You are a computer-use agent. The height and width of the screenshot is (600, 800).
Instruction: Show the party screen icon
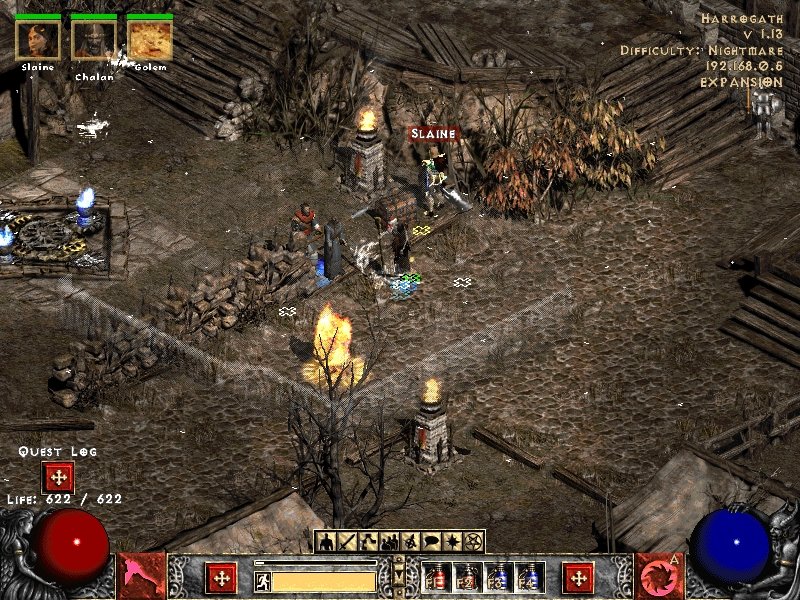(389, 542)
